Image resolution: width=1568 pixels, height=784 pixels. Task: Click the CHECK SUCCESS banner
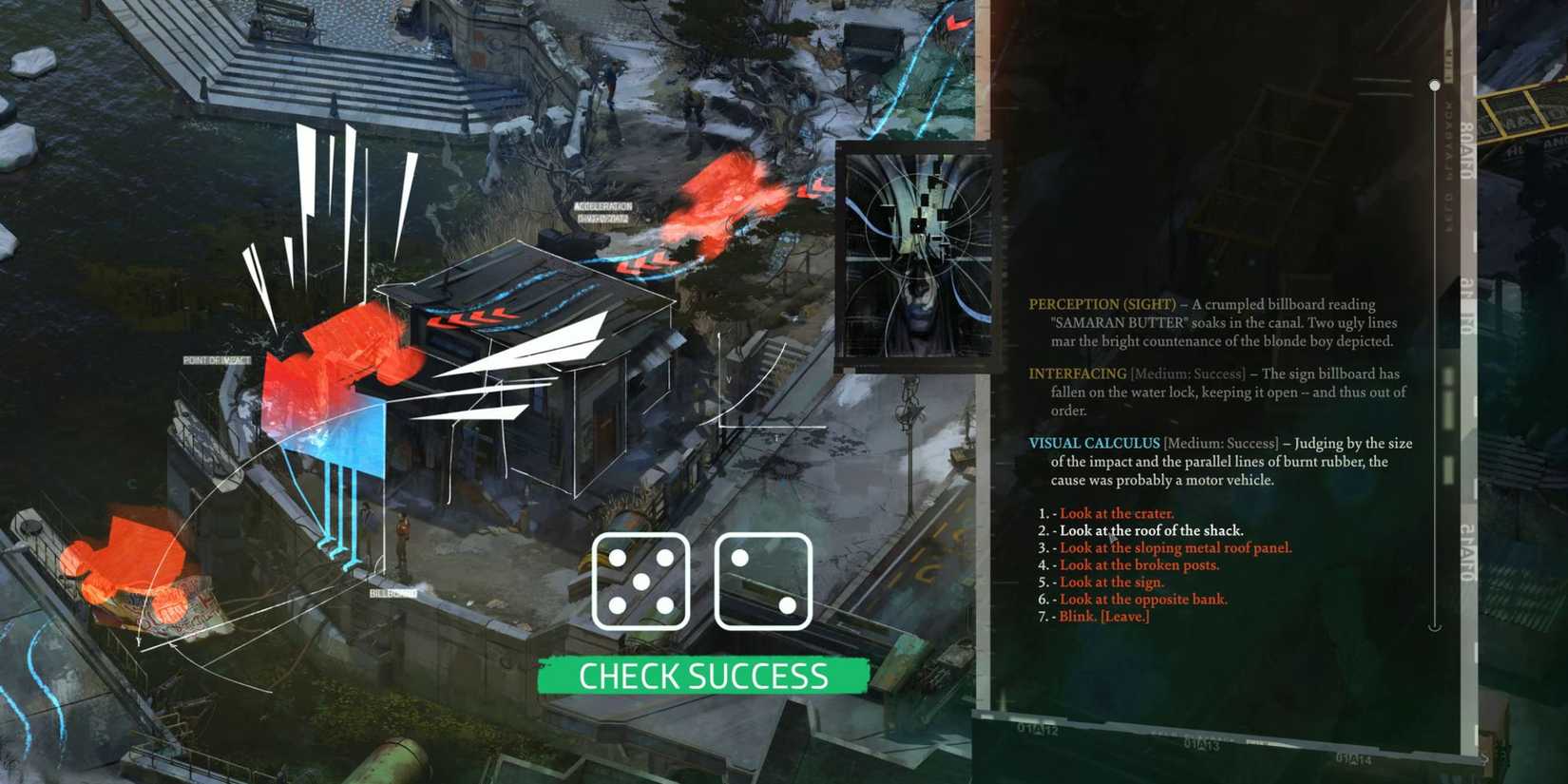pos(701,677)
